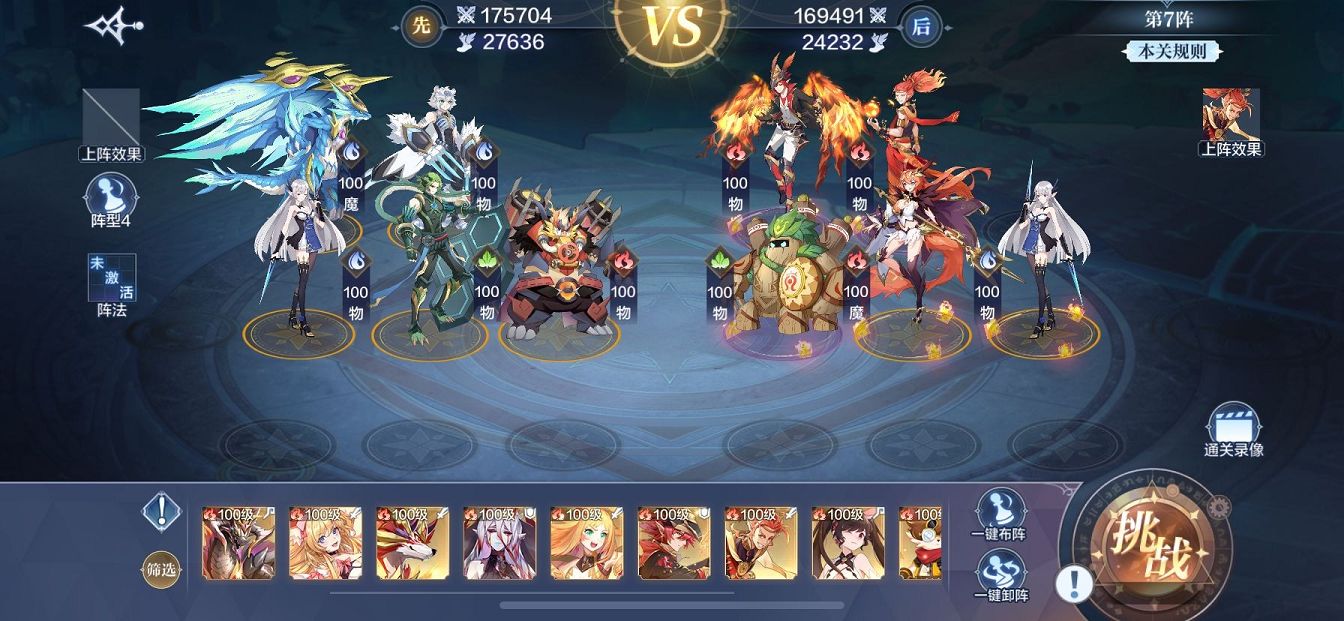View the enemy 上阵效果 lineup effect
Viewport: 1344px width, 621px height.
click(1231, 121)
